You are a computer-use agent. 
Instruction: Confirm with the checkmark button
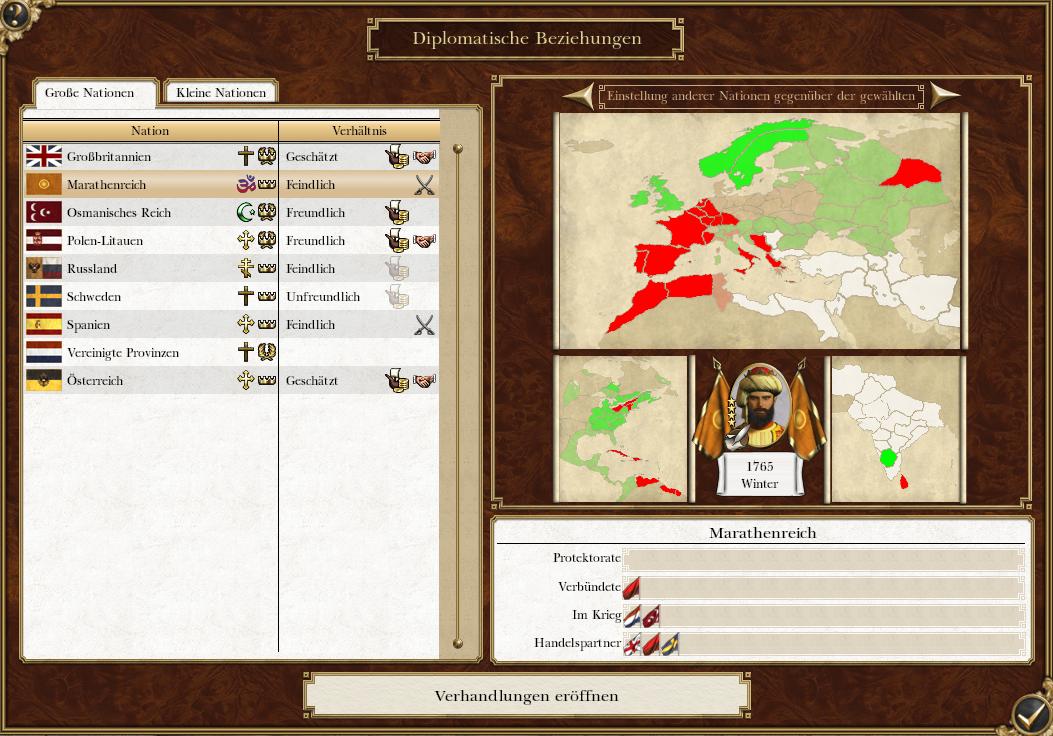point(1030,714)
